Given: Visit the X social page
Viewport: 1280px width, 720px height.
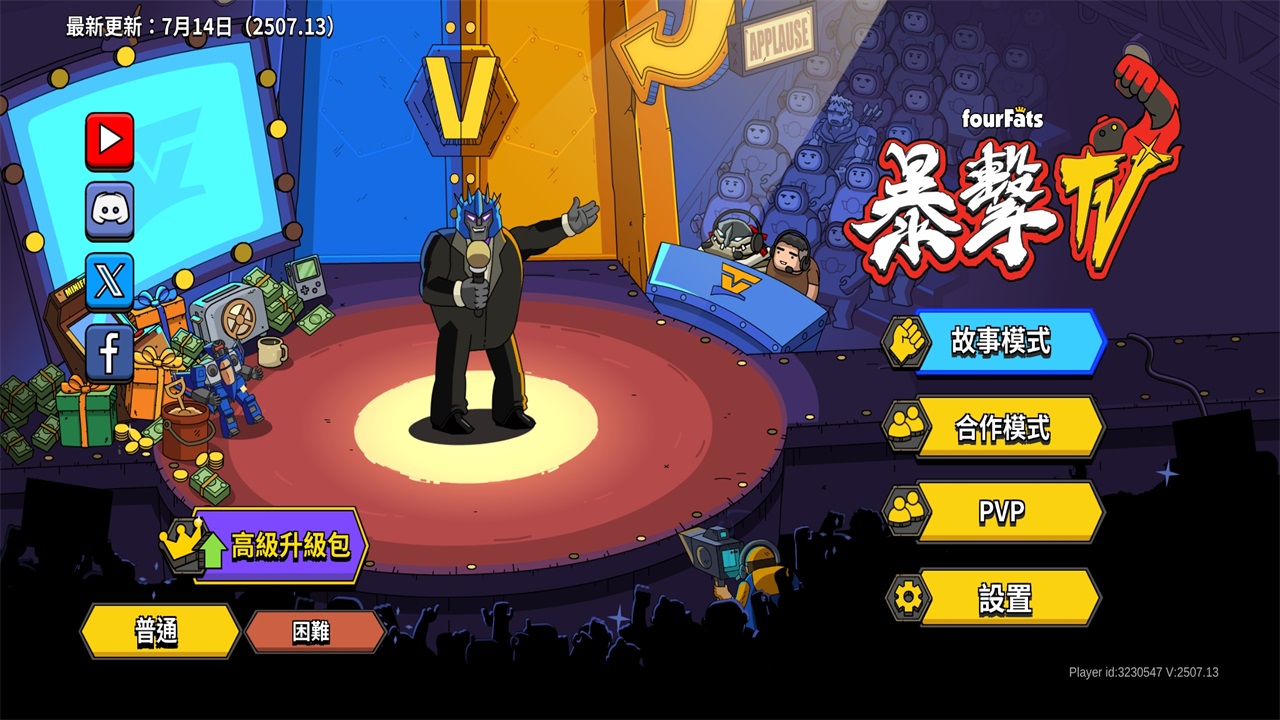Looking at the screenshot, I should (109, 281).
